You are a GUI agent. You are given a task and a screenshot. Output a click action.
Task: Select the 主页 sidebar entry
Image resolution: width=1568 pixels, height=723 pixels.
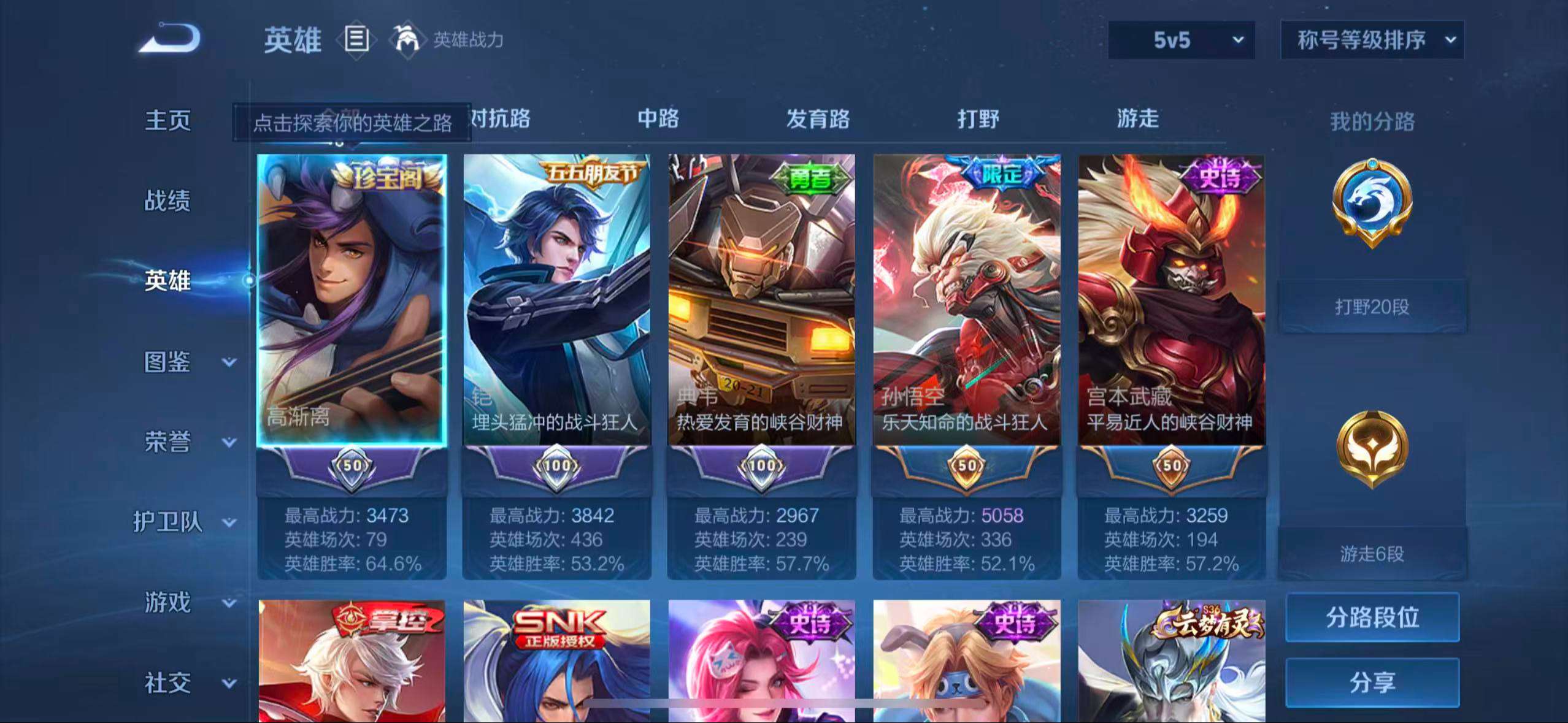click(x=168, y=121)
